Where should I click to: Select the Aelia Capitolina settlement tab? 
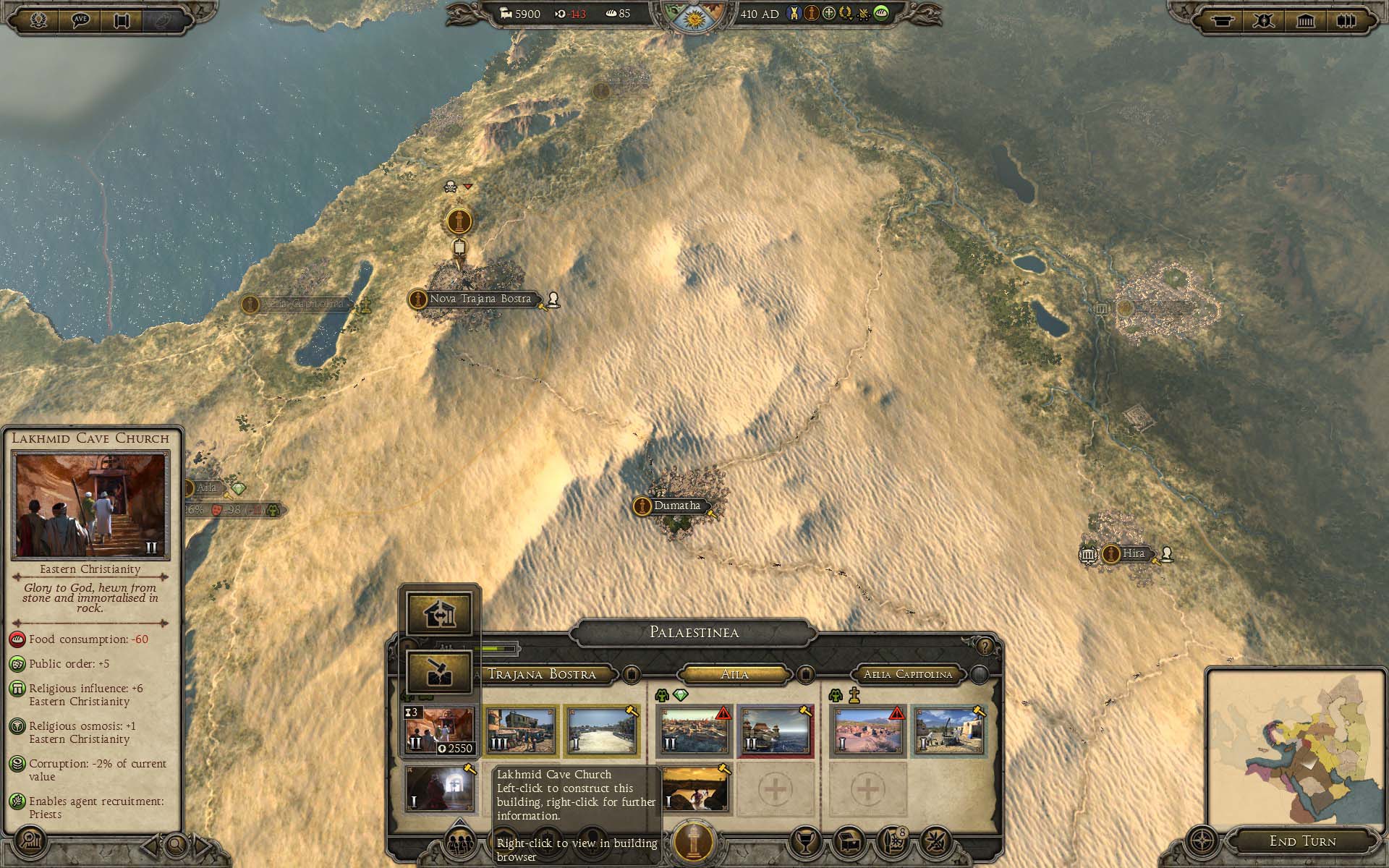pyautogui.click(x=908, y=674)
